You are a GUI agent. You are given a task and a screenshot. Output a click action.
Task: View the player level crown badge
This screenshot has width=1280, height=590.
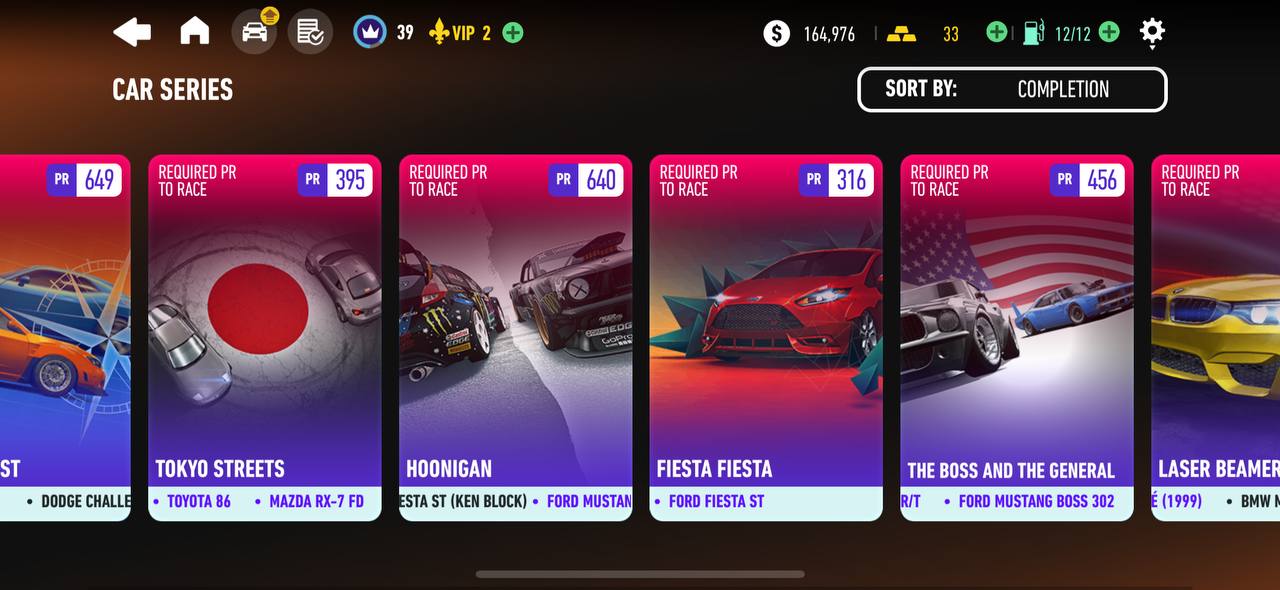pos(370,32)
